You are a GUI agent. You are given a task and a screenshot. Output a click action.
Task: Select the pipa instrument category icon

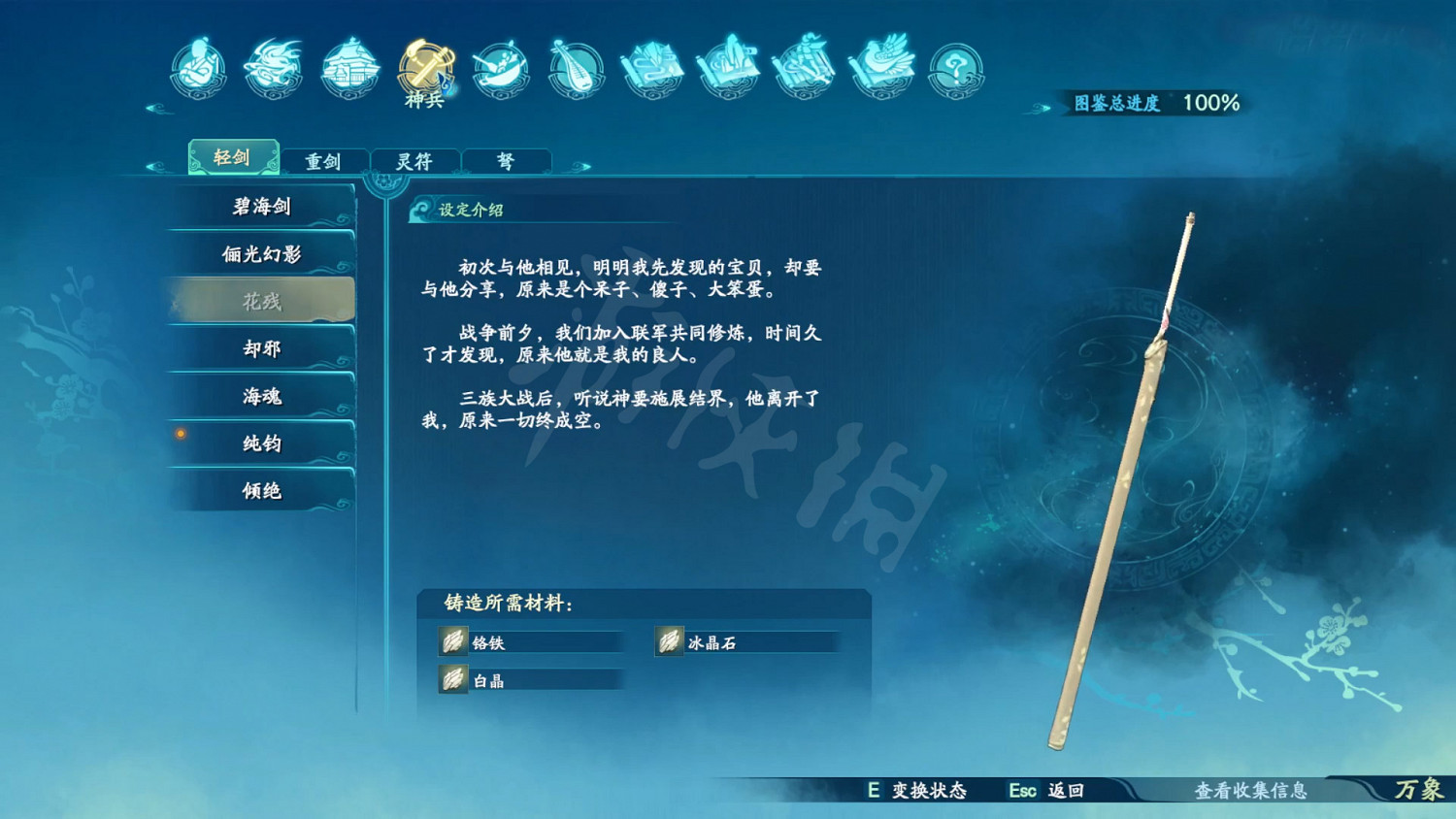[x=576, y=65]
